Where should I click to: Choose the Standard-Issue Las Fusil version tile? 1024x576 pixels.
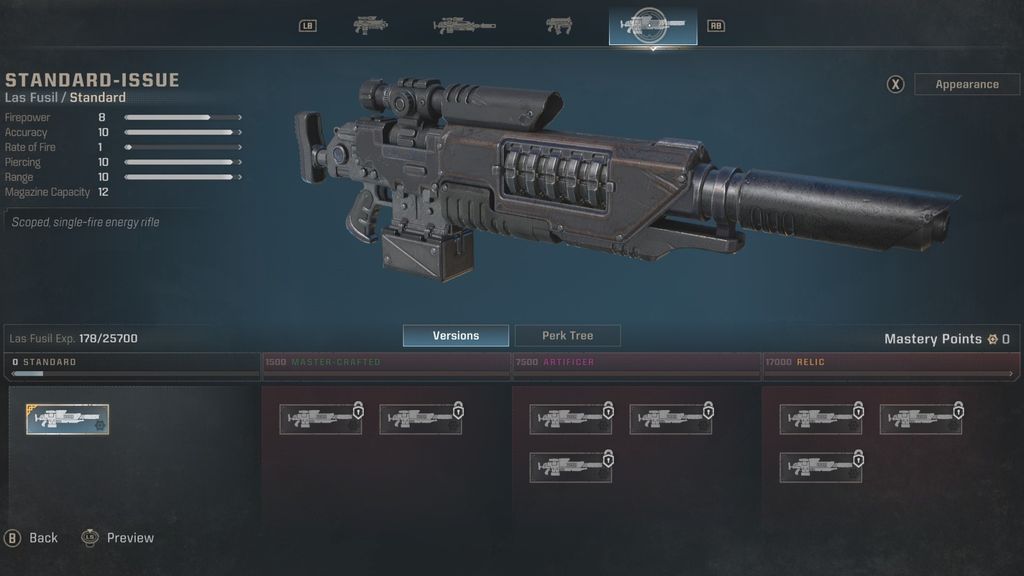tap(68, 419)
